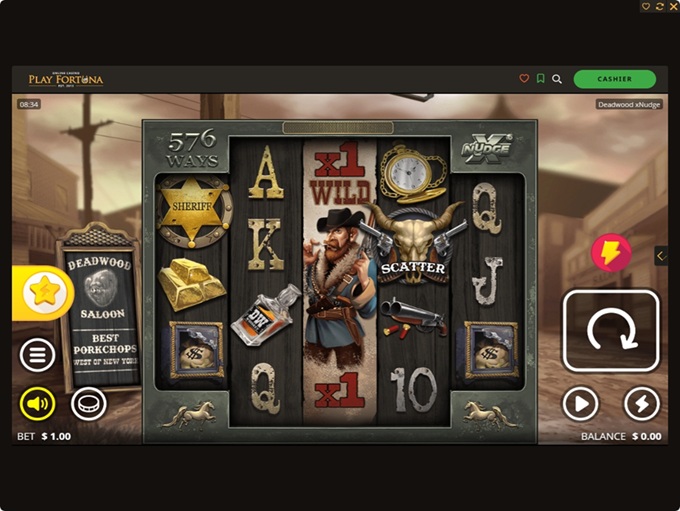Image resolution: width=680 pixels, height=511 pixels.
Task: Start autoplay with the play triangle button
Action: pos(580,404)
